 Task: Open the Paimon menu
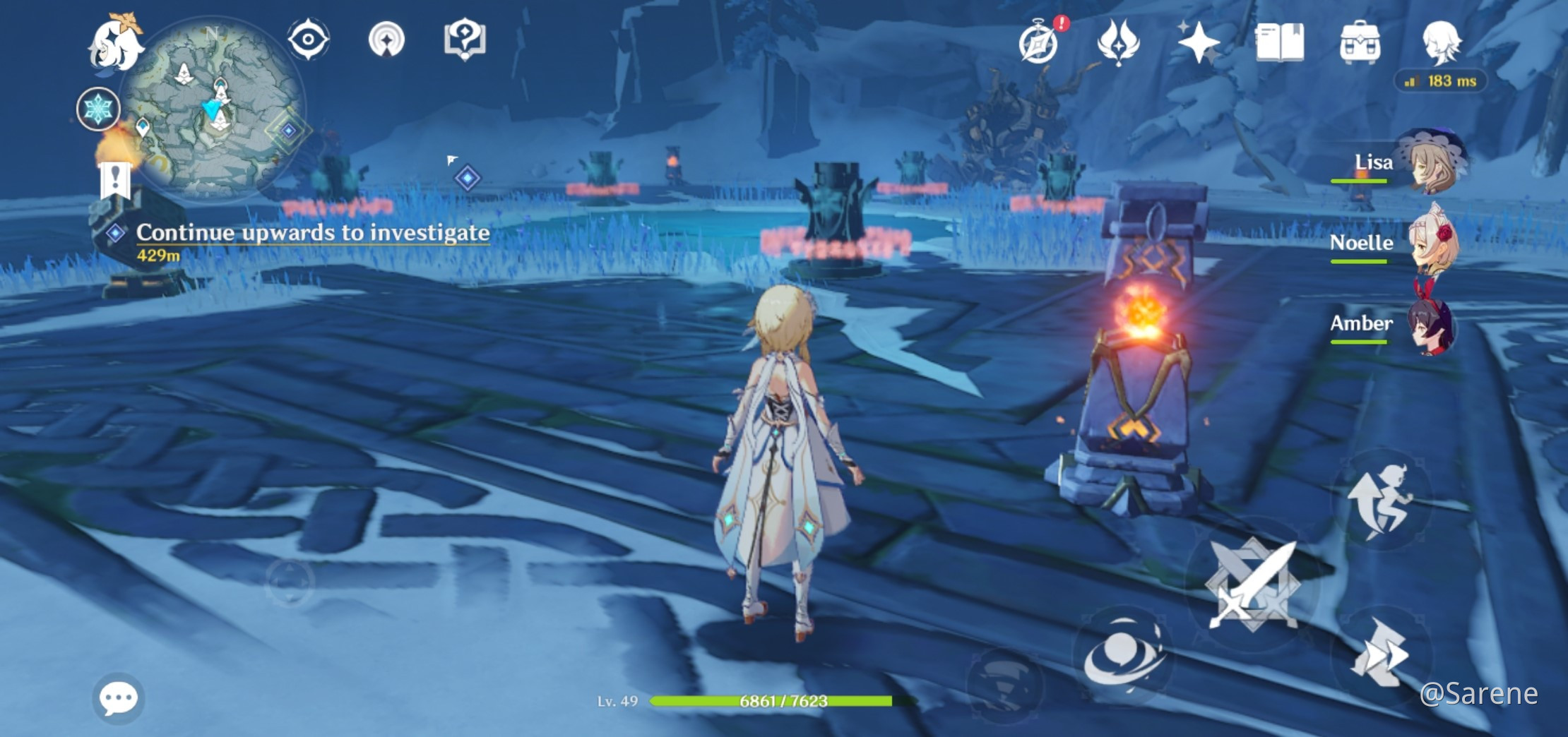[115, 44]
